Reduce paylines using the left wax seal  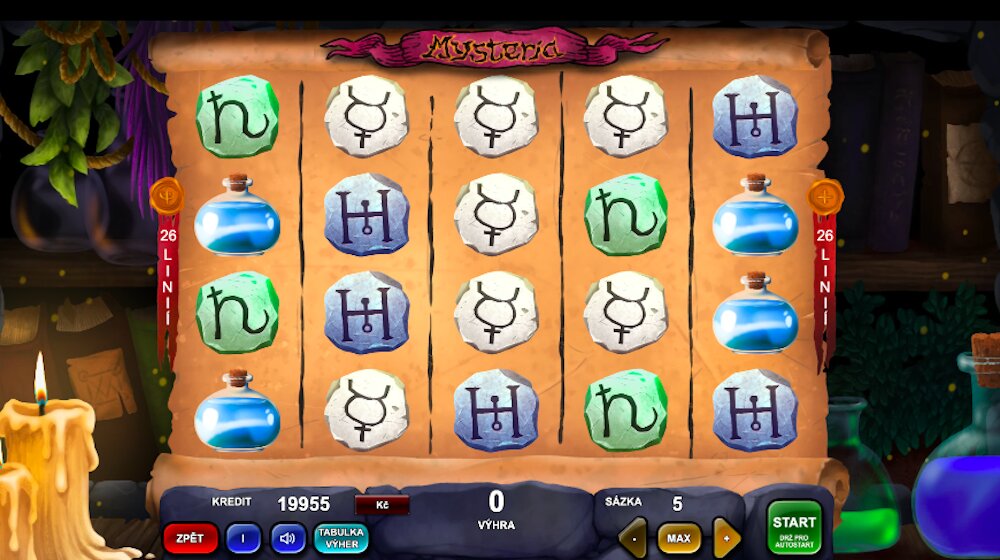tap(165, 196)
